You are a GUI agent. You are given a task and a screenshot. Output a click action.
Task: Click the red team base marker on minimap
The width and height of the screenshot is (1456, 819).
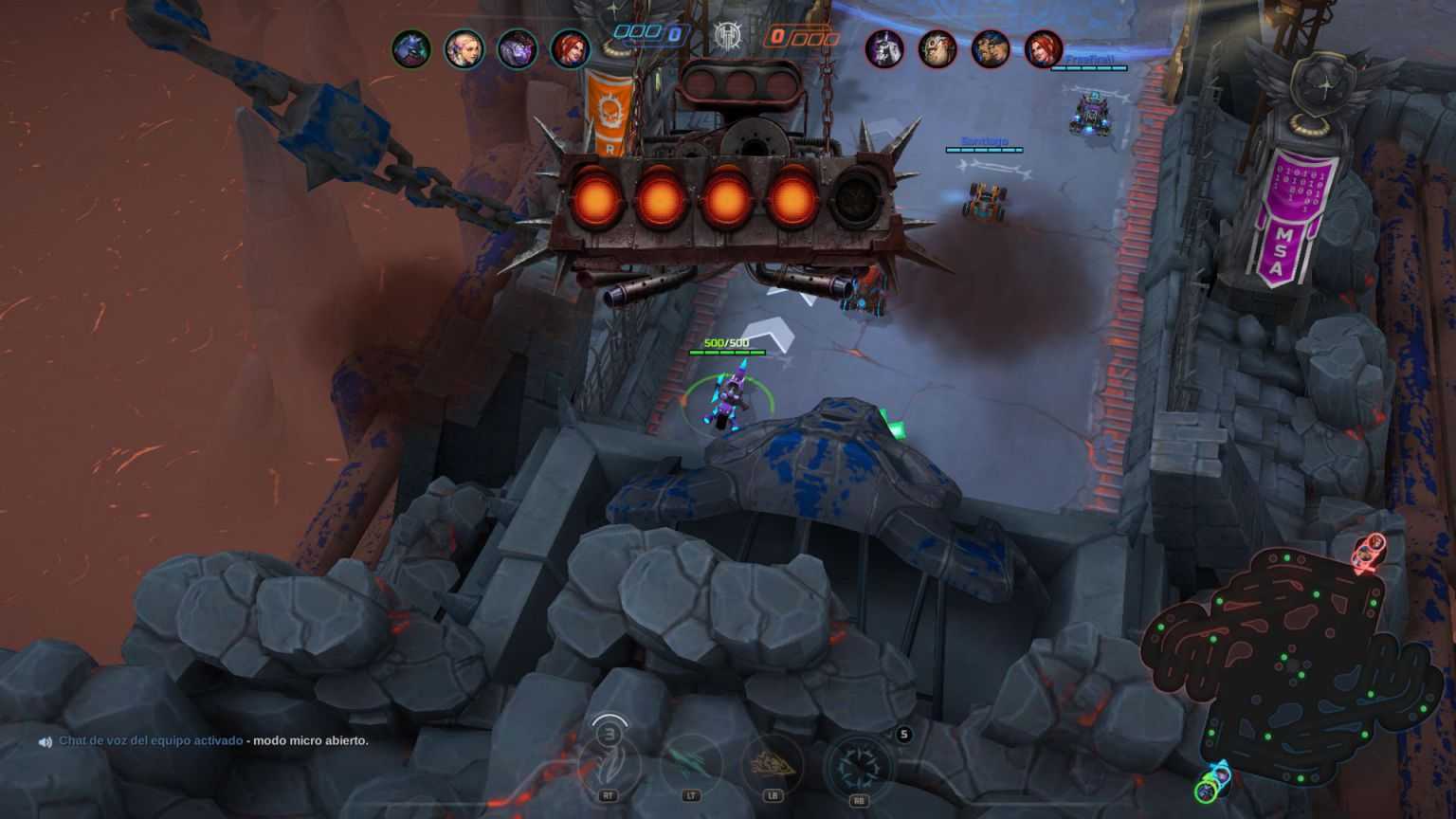pyautogui.click(x=1368, y=552)
